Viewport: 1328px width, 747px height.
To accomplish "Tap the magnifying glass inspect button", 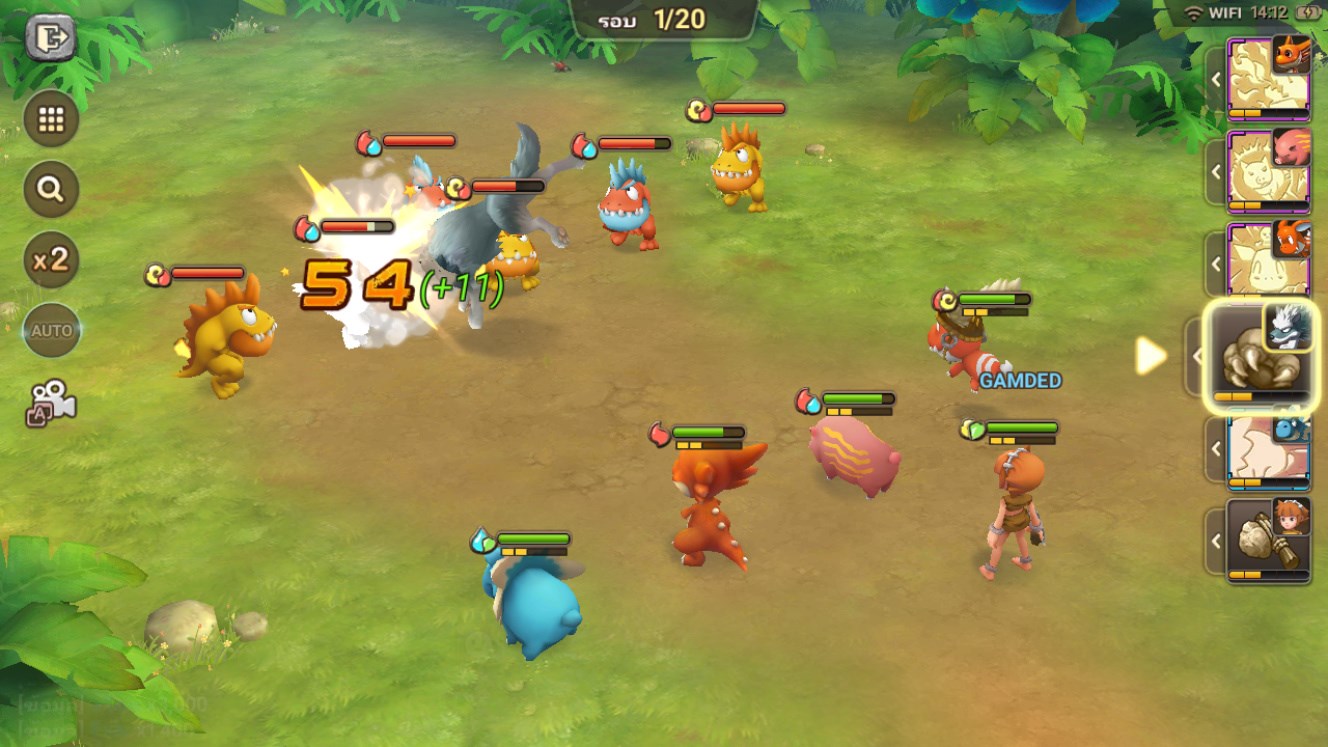I will [x=51, y=189].
